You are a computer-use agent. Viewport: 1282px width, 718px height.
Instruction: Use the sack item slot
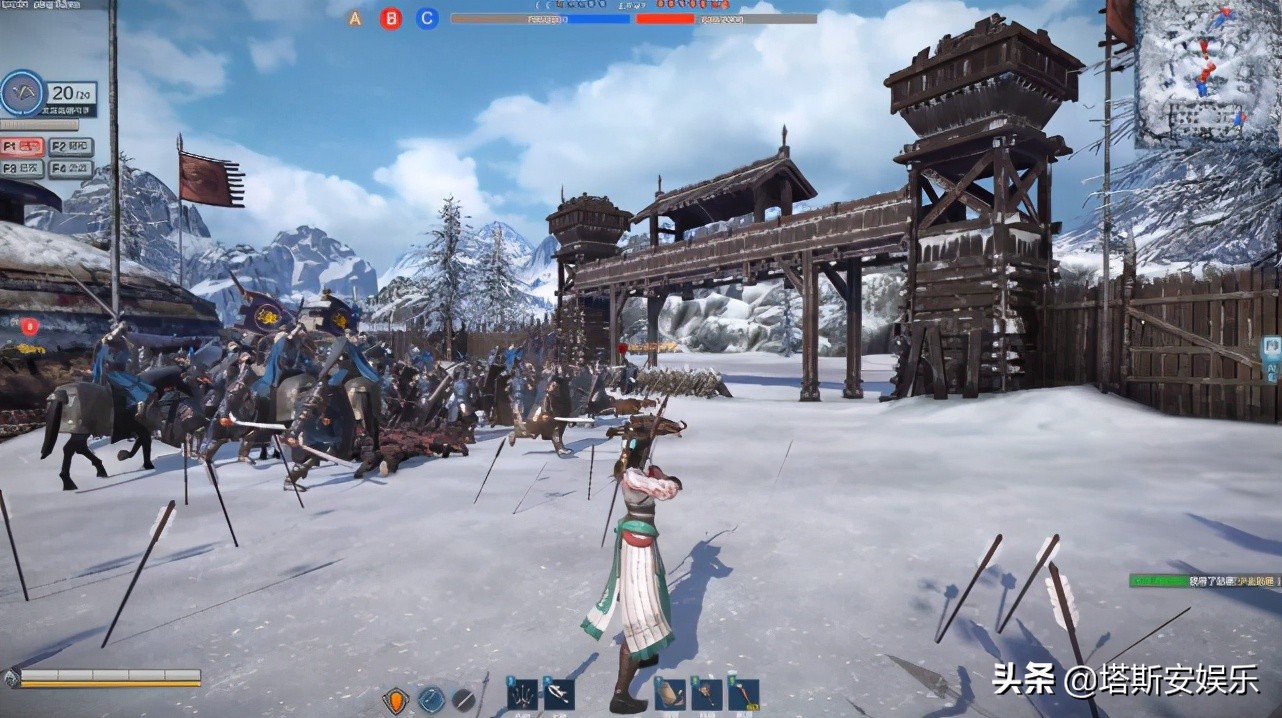click(669, 693)
